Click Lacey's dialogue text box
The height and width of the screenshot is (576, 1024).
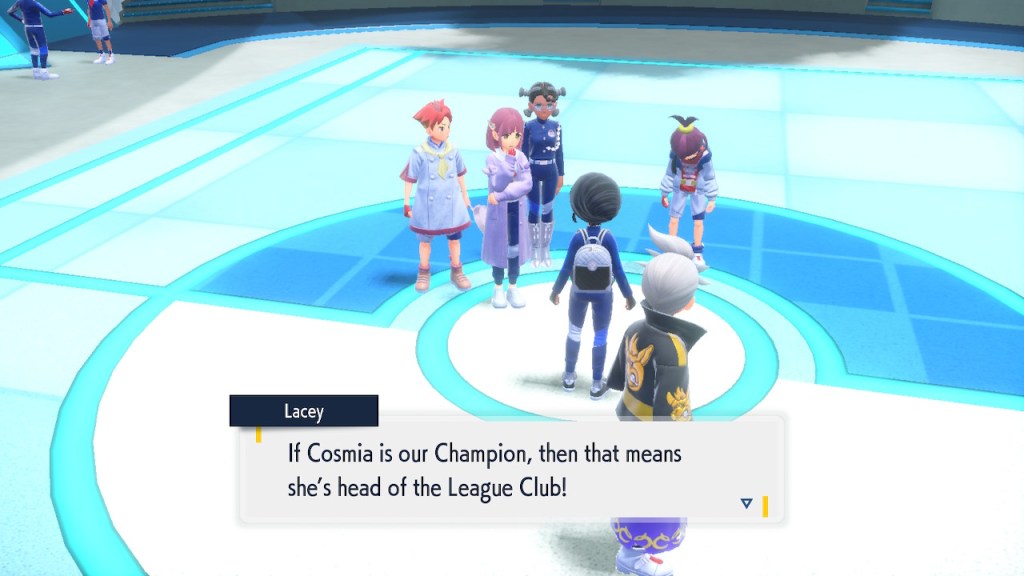(510, 470)
